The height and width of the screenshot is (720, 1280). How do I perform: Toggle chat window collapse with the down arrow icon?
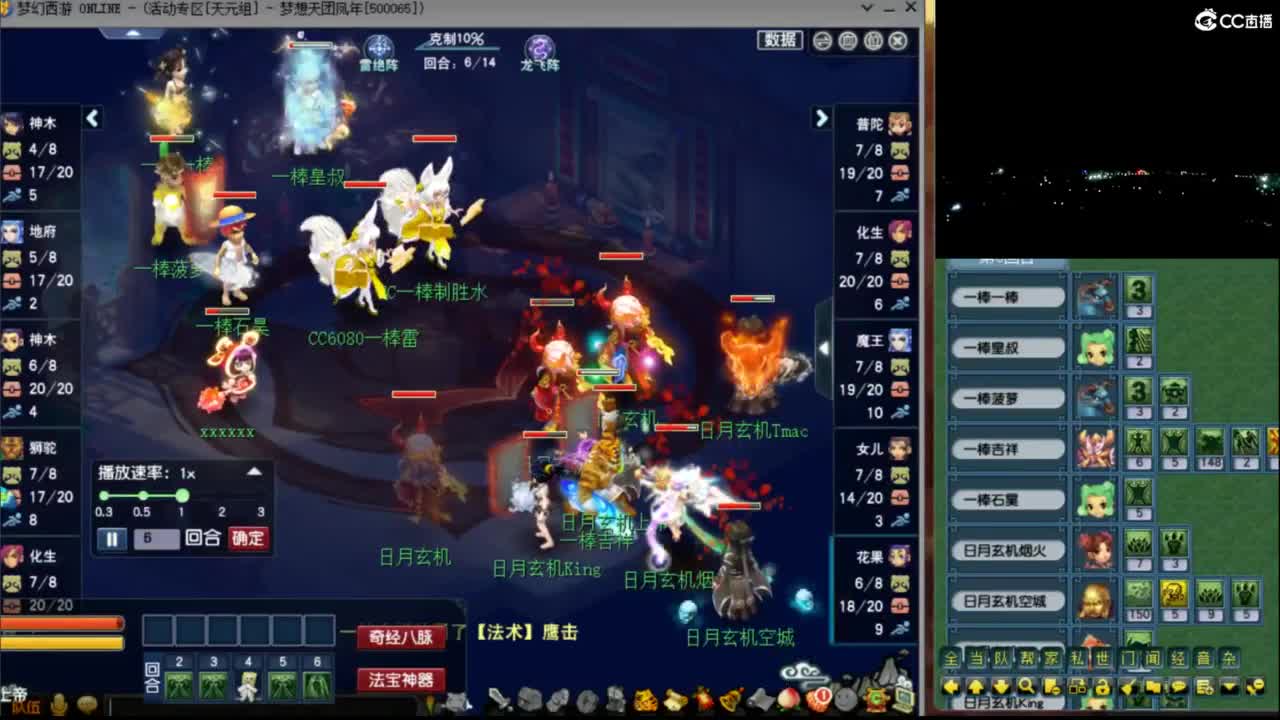(1230, 686)
